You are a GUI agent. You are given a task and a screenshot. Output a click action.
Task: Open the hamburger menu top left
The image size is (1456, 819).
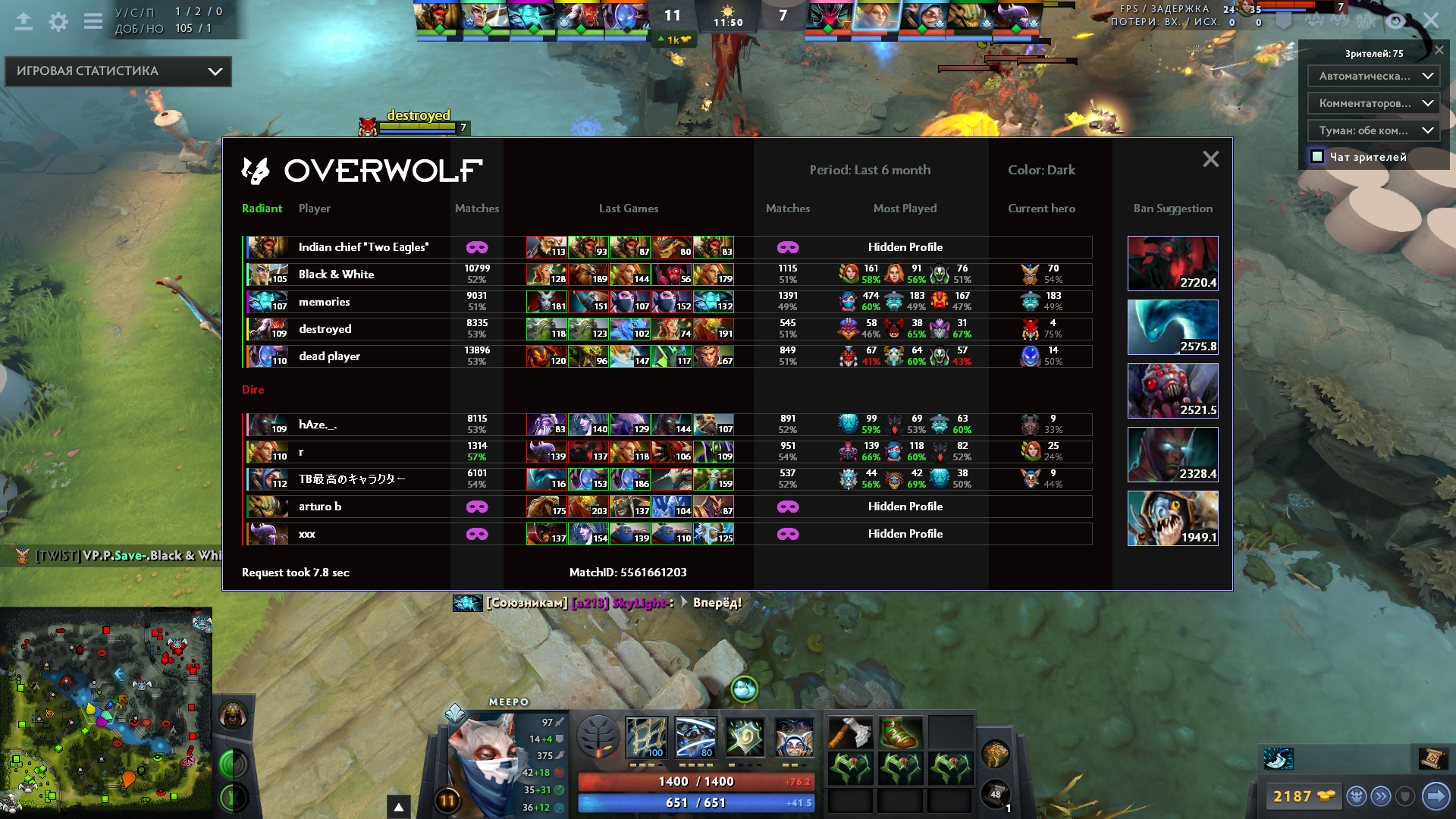tap(93, 20)
